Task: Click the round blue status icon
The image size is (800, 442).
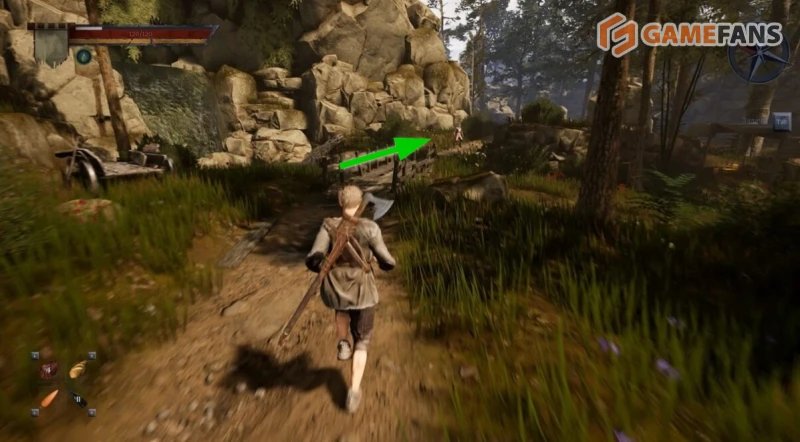Action: [84, 56]
